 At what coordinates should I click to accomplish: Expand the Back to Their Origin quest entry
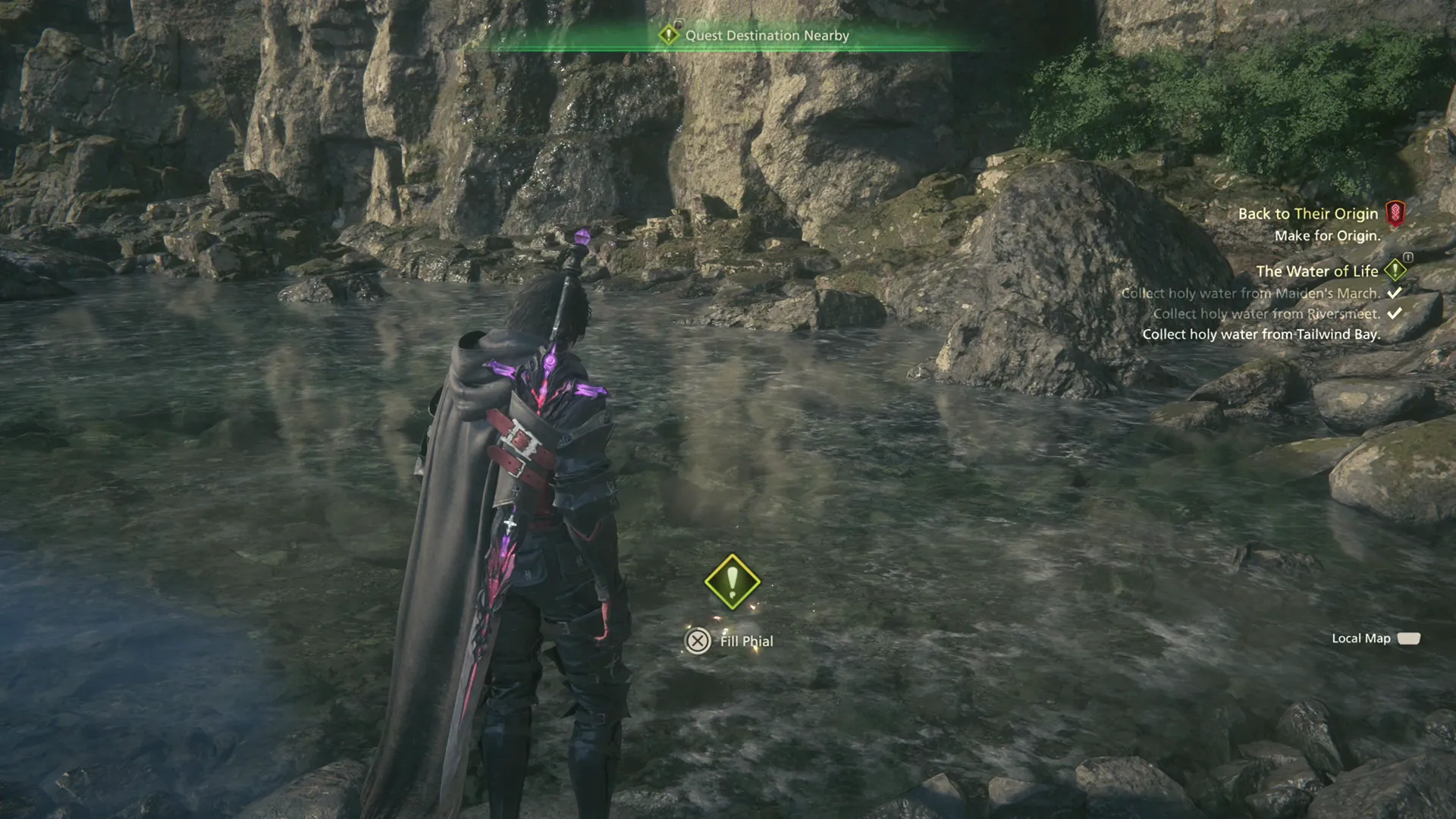1308,213
